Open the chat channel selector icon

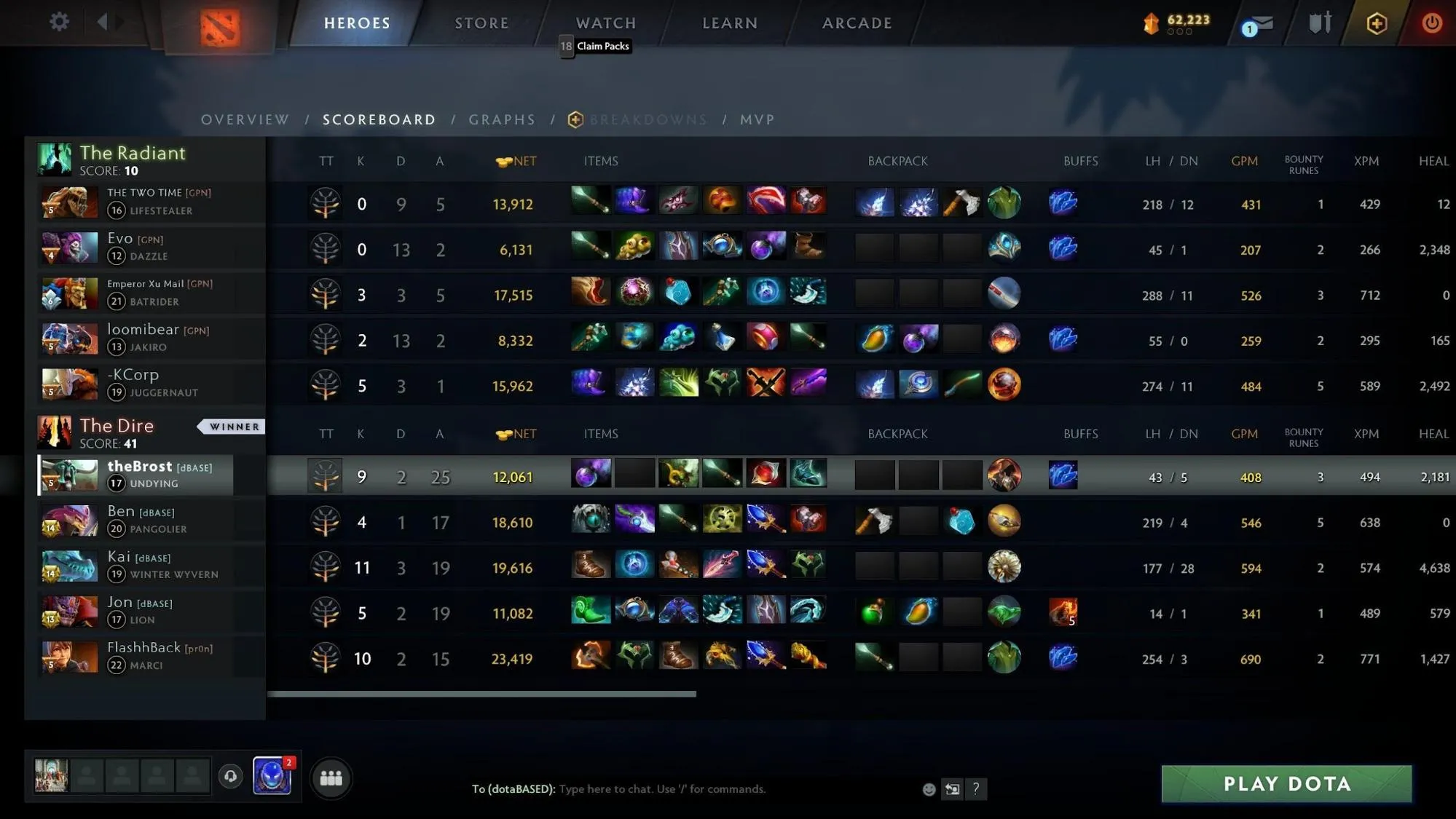click(952, 789)
